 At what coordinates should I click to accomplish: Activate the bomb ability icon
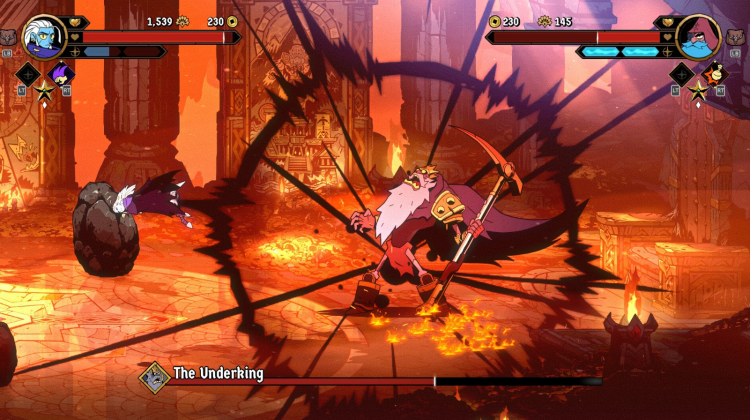pyautogui.click(x=713, y=73)
